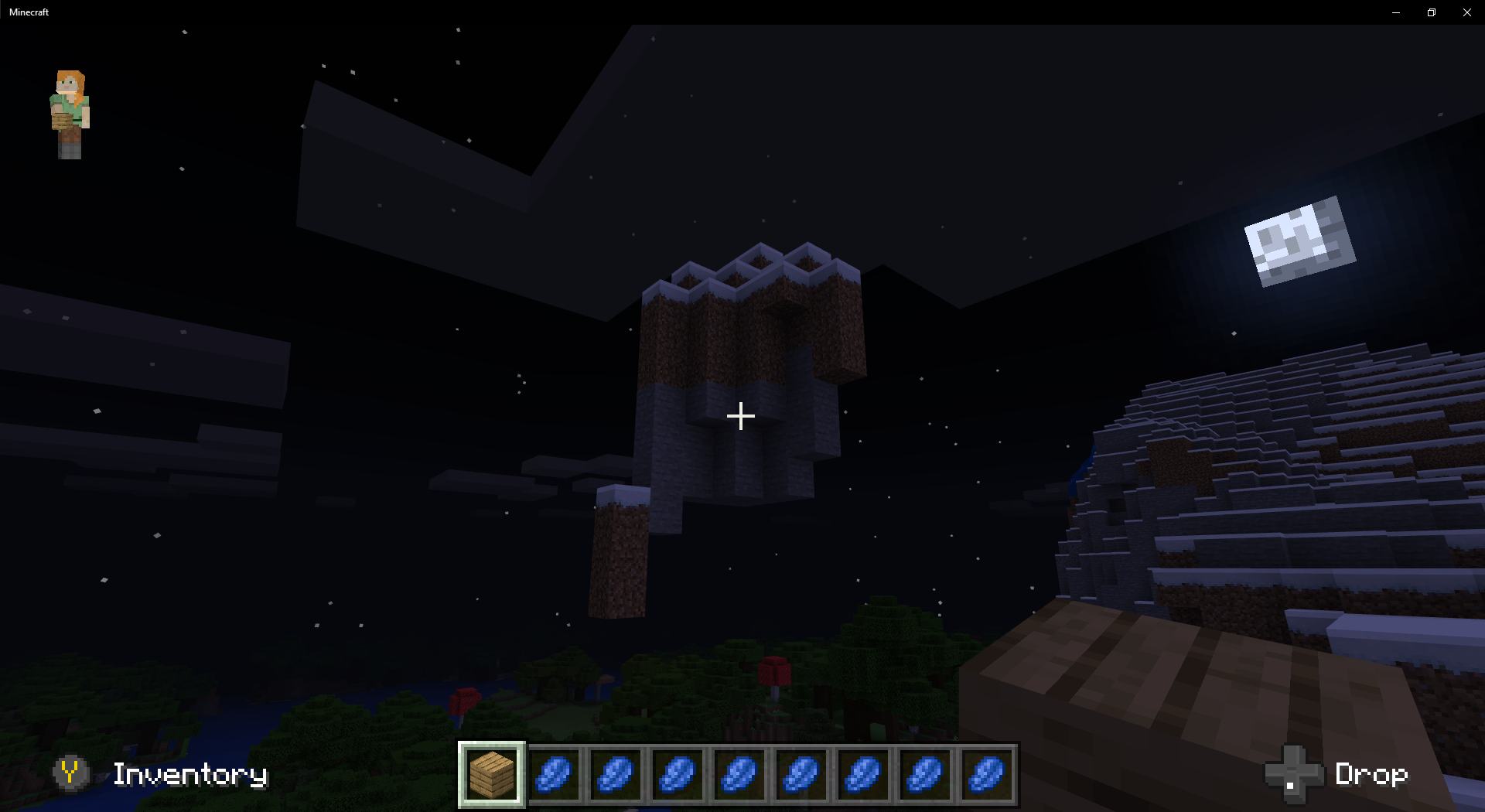Click the Minecraft title bar label
The height and width of the screenshot is (812, 1485).
[29, 12]
